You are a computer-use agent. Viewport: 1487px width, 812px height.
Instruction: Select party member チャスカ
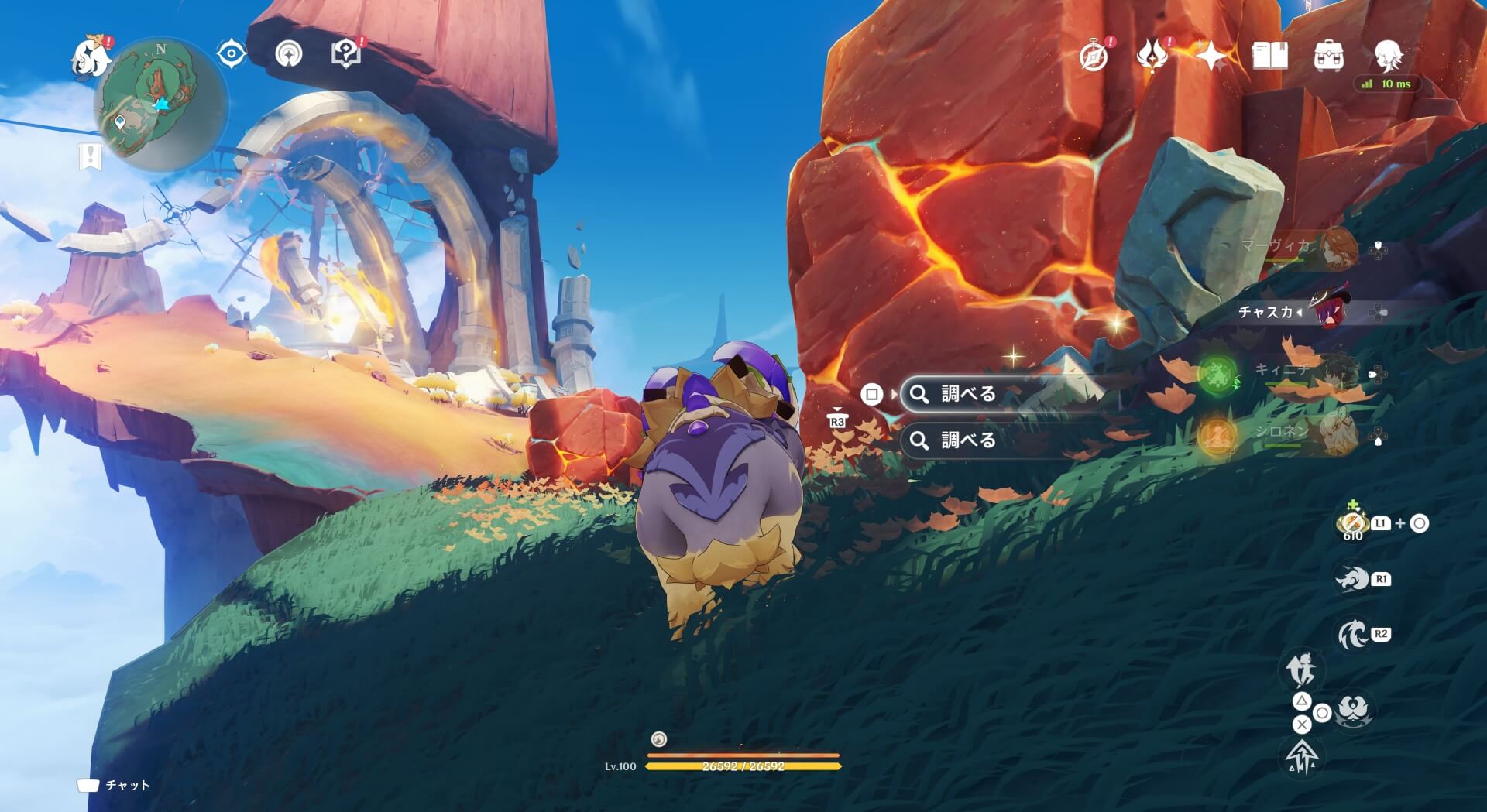click(x=1328, y=311)
